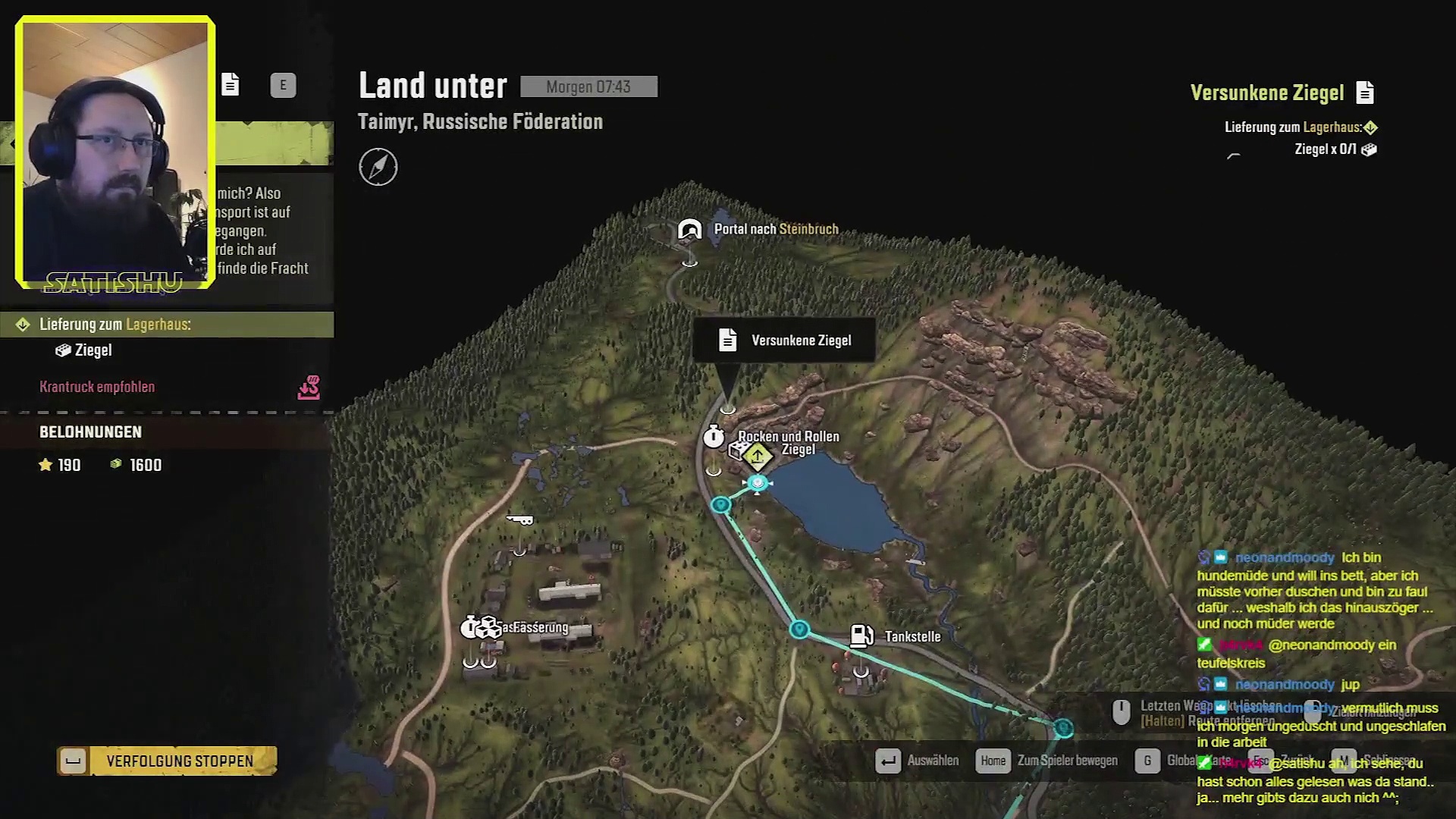This screenshot has height=819, width=1456.
Task: Select the compass icon under the map title
Action: click(378, 167)
